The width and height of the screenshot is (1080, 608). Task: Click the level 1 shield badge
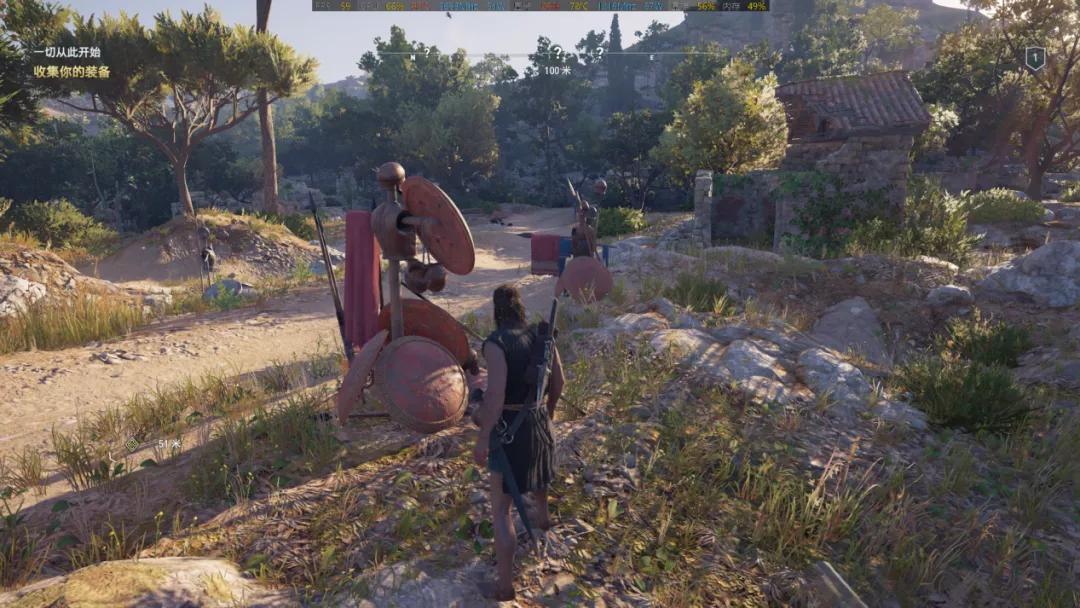(1035, 58)
